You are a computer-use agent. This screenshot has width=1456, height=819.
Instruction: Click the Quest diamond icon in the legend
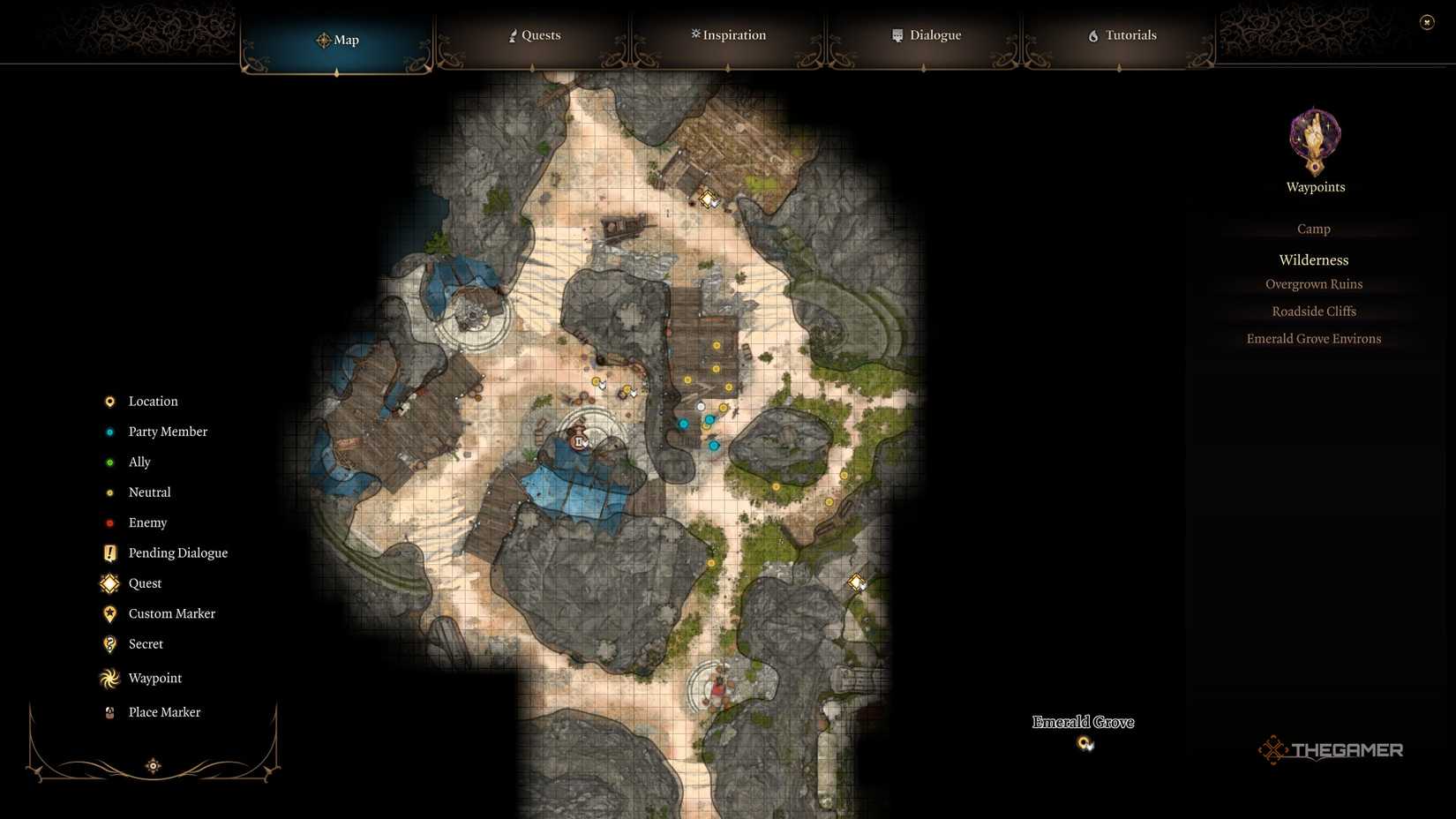coord(109,583)
